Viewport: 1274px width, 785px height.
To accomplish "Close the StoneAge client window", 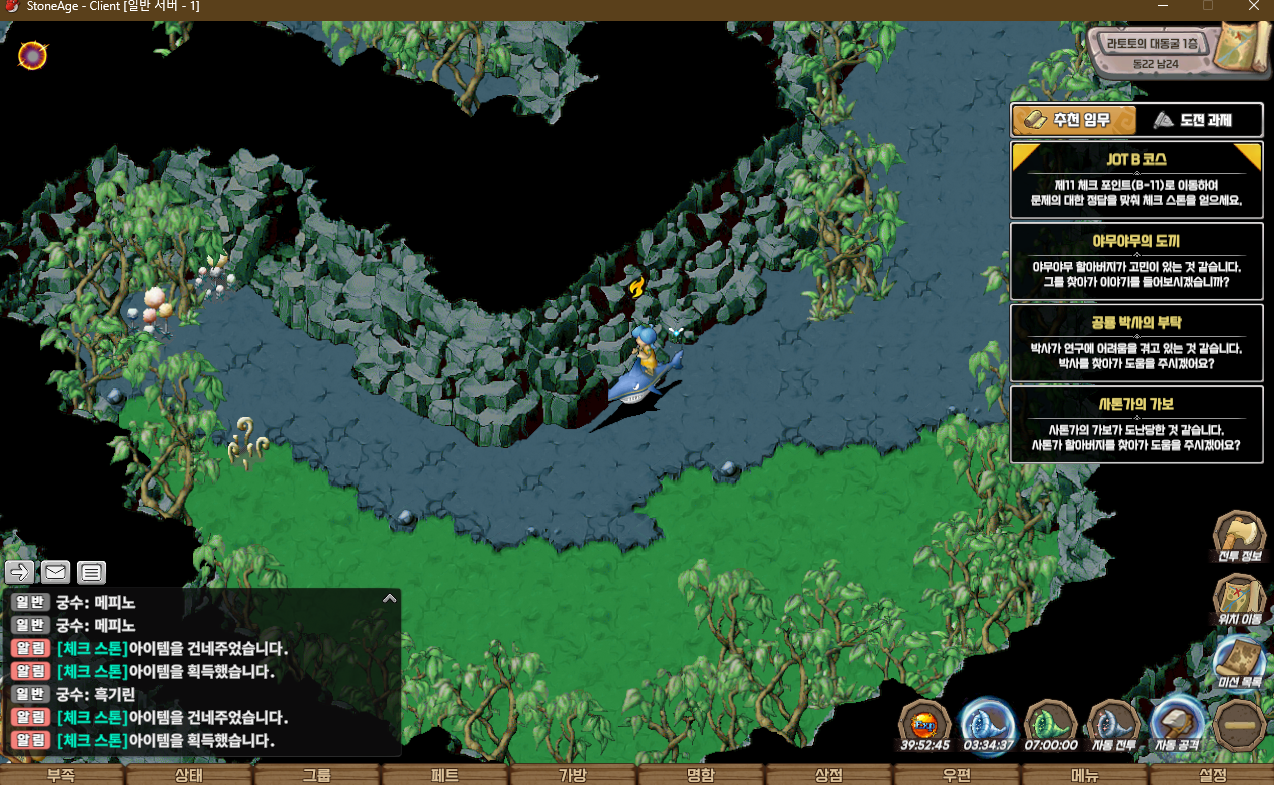I will [1254, 6].
